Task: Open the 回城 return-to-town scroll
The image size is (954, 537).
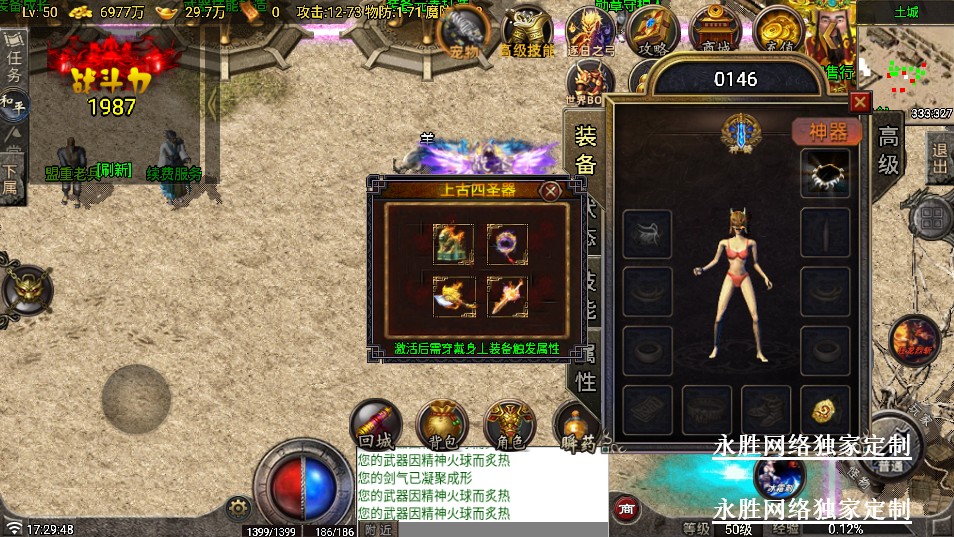Action: (377, 422)
